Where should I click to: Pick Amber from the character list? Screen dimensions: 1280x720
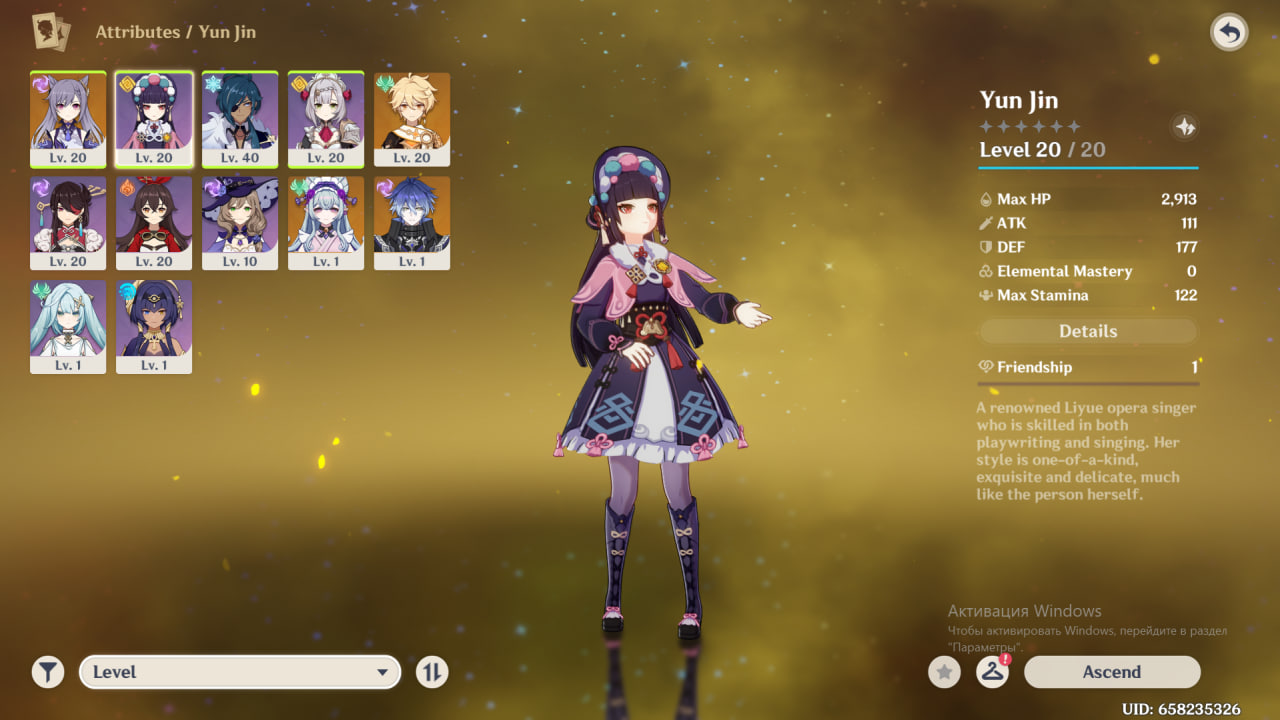pos(154,222)
